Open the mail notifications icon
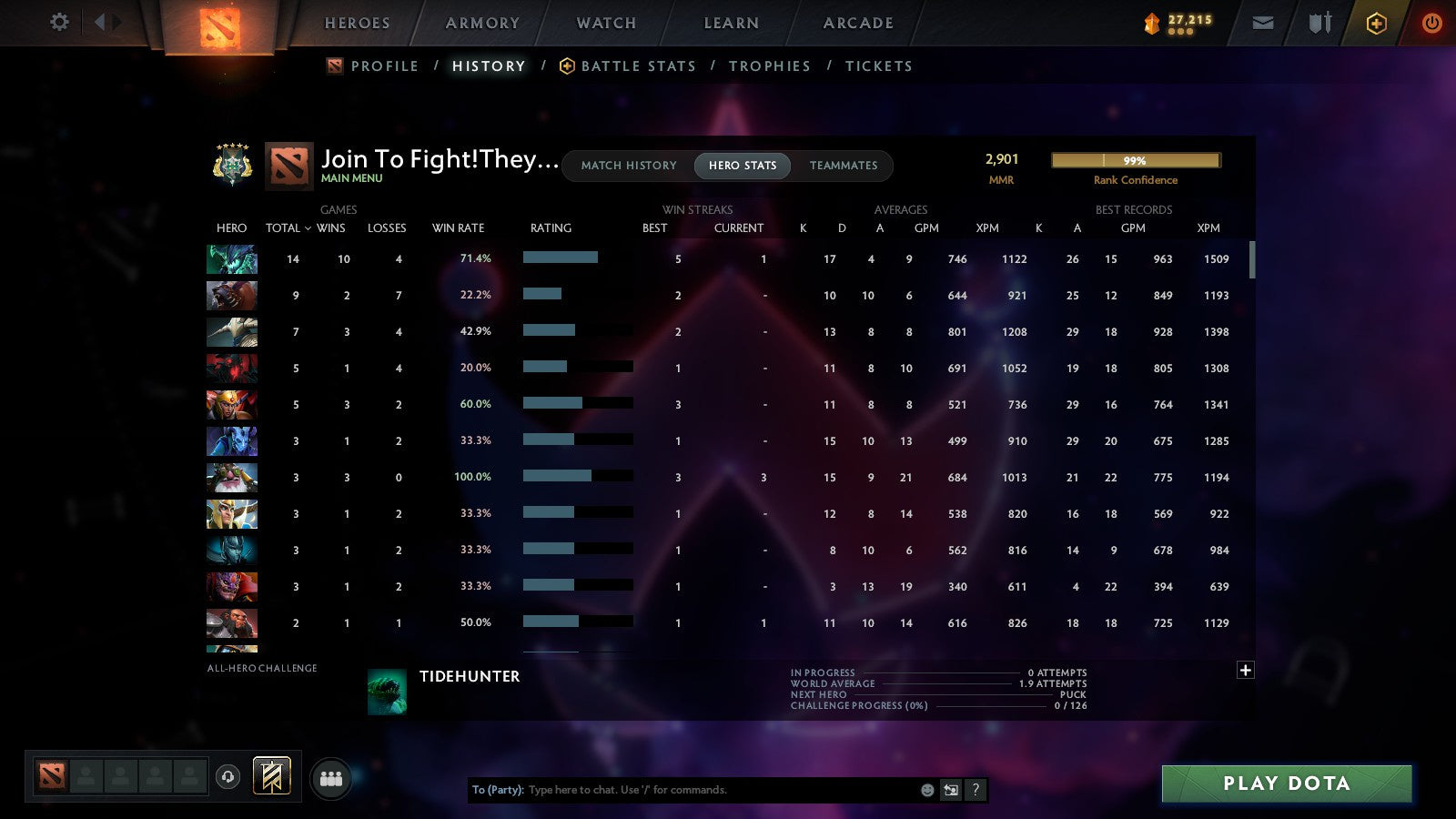1456x819 pixels. tap(1263, 23)
